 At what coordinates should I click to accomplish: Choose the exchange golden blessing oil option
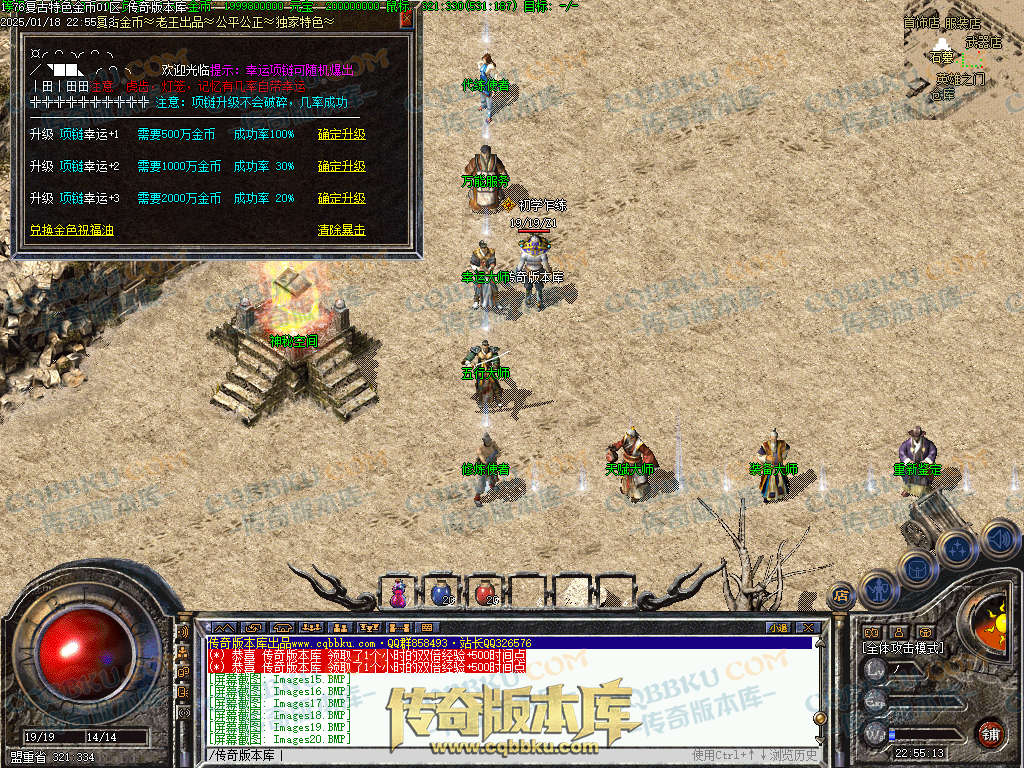71,230
